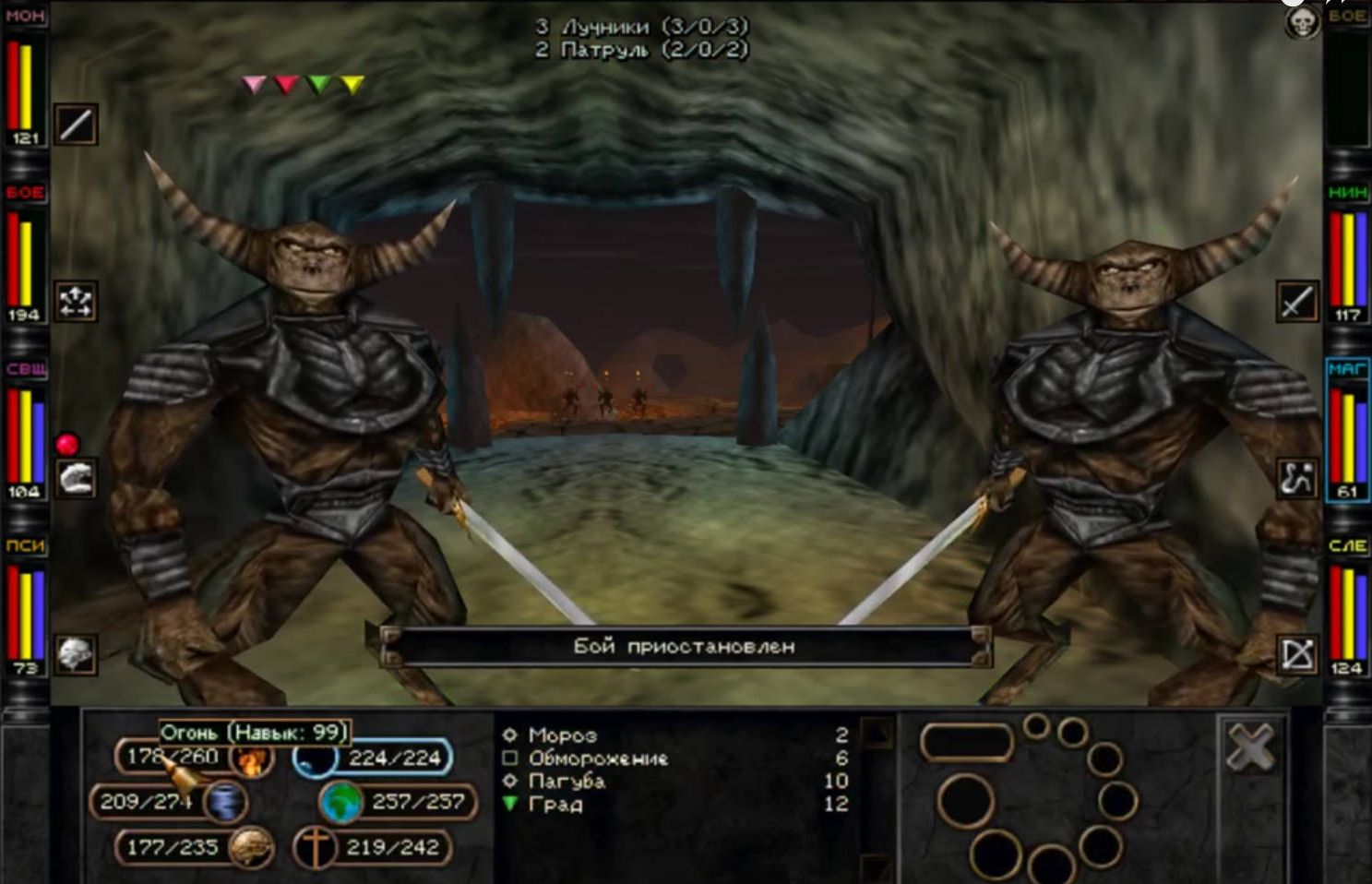Click the skull icon in the top corner
The height and width of the screenshot is (884, 1372).
point(1302,23)
